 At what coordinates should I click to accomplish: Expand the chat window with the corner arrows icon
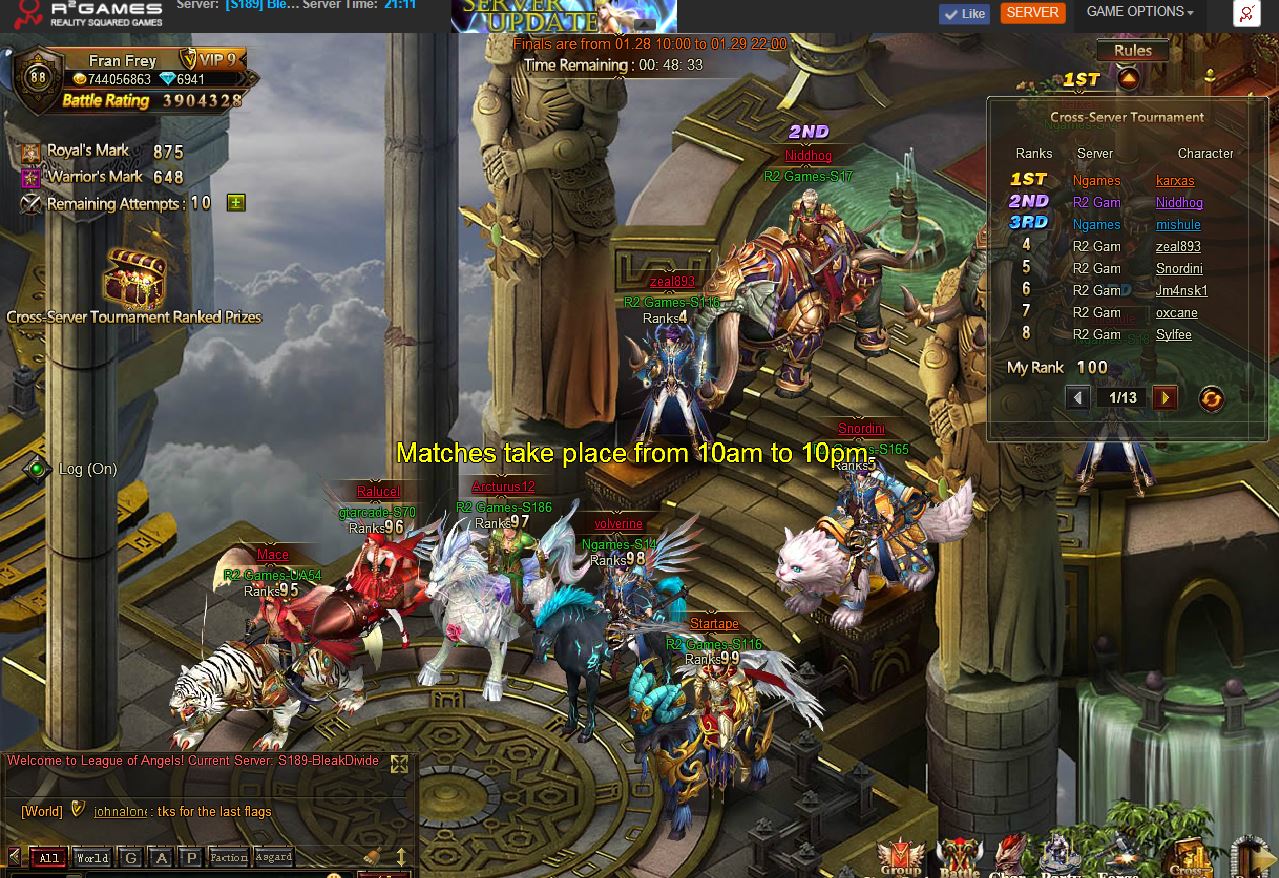[x=399, y=765]
